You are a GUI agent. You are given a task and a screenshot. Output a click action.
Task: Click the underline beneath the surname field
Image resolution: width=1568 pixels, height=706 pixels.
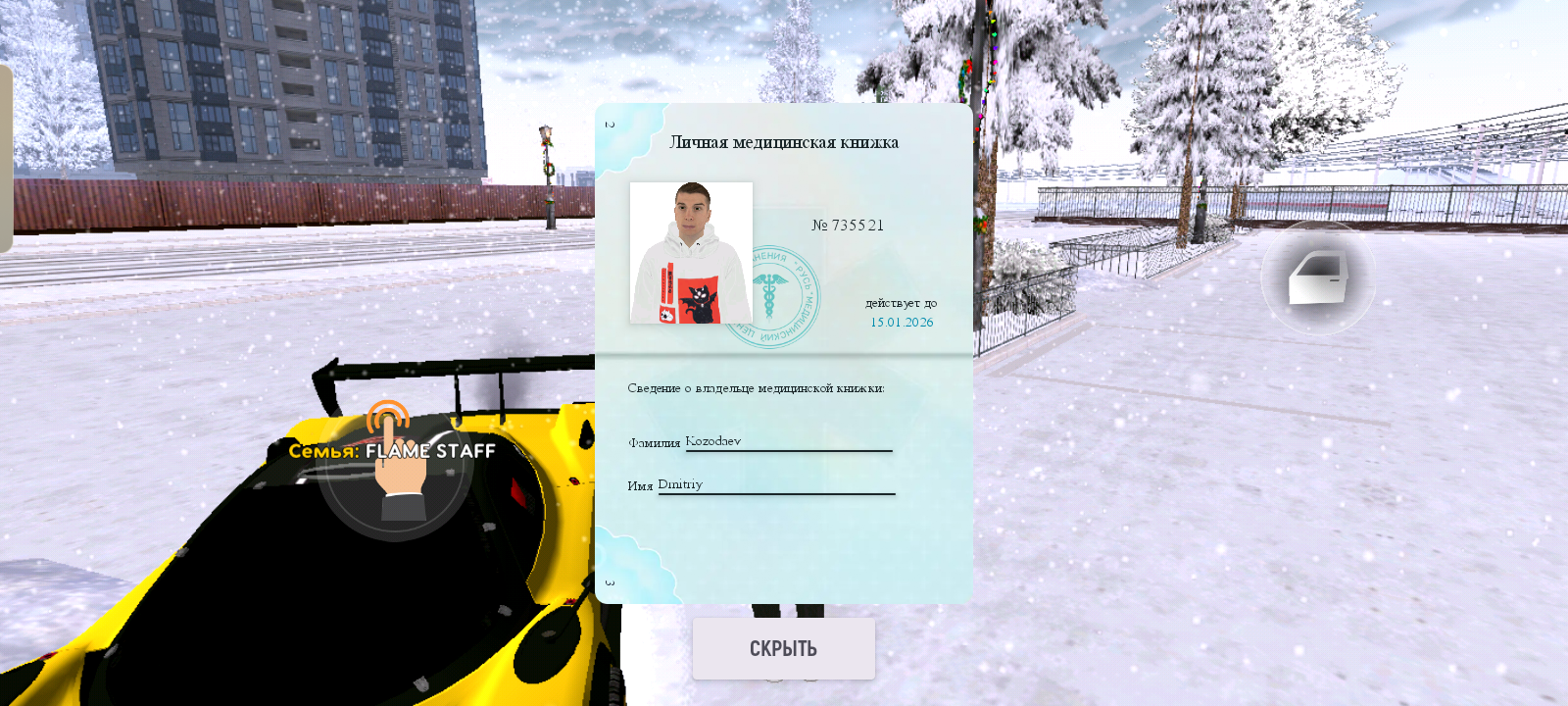pos(787,451)
